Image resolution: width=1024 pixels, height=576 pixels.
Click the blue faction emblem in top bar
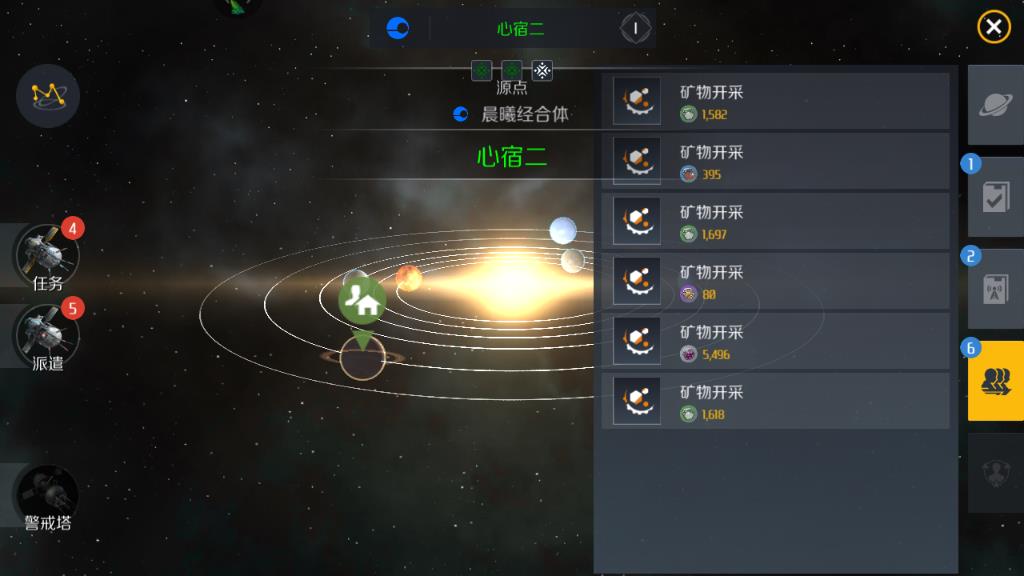[398, 28]
